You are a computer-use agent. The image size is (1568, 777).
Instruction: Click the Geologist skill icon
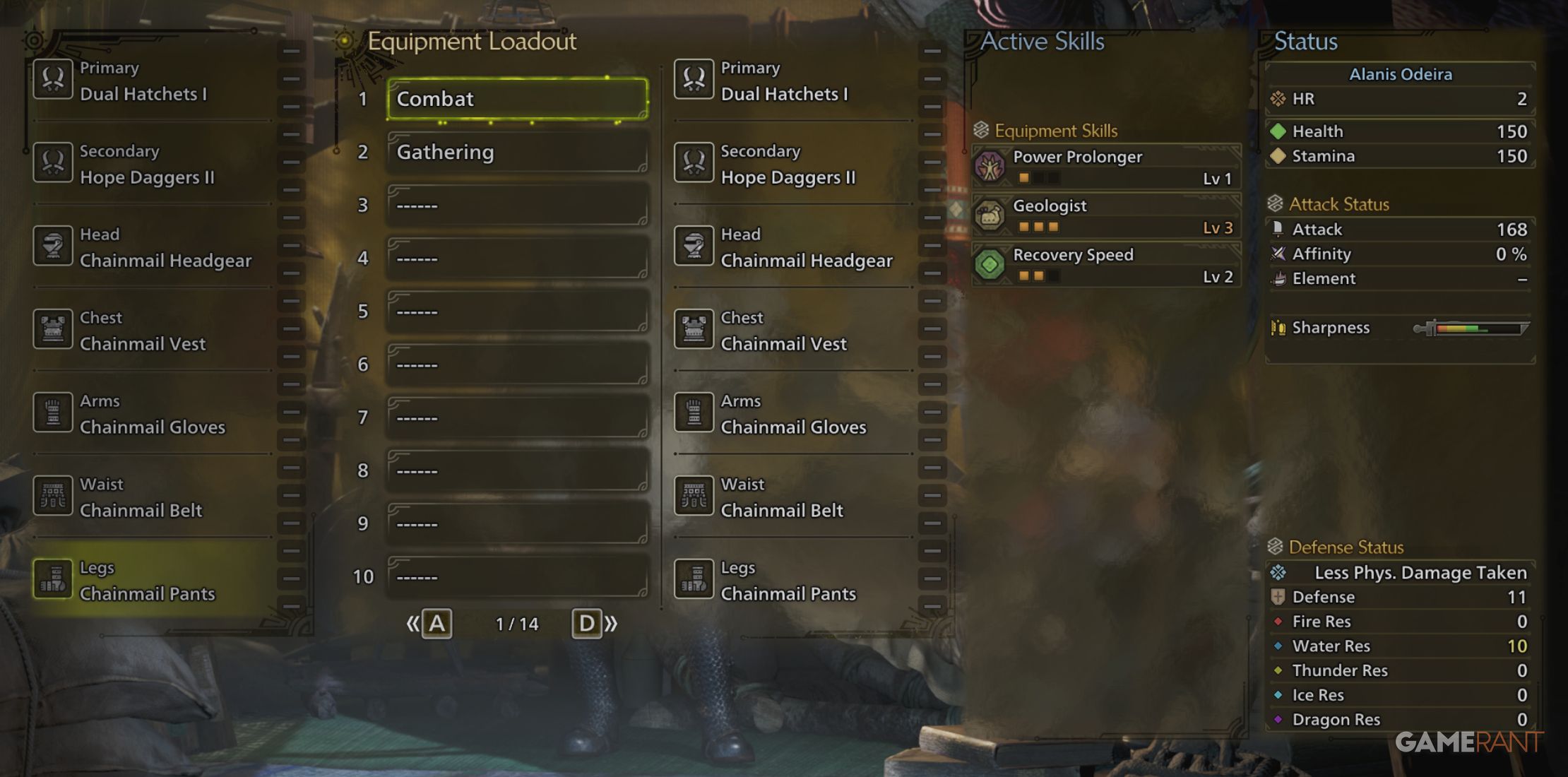coord(992,215)
